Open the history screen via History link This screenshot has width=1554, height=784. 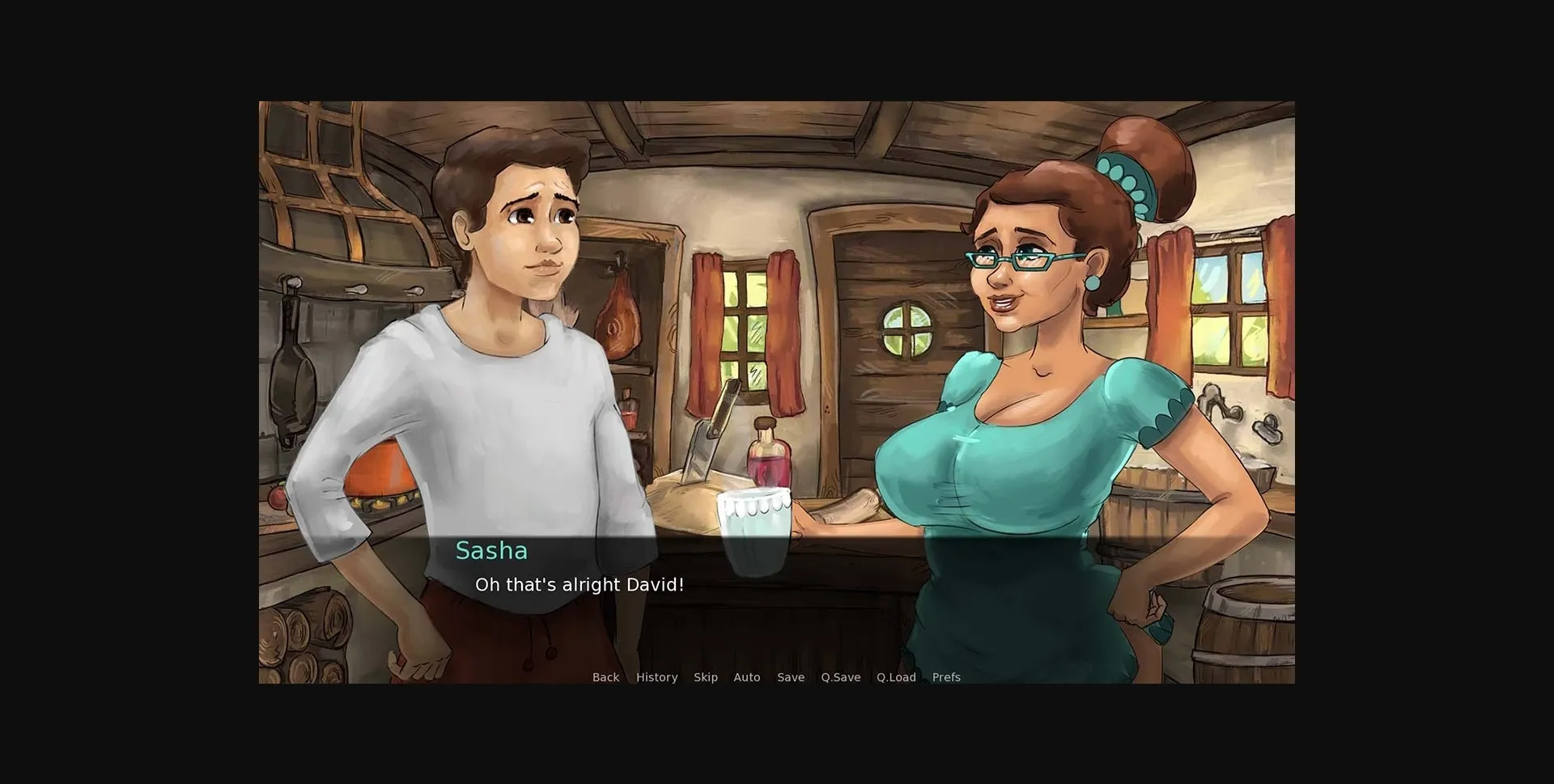pos(656,677)
